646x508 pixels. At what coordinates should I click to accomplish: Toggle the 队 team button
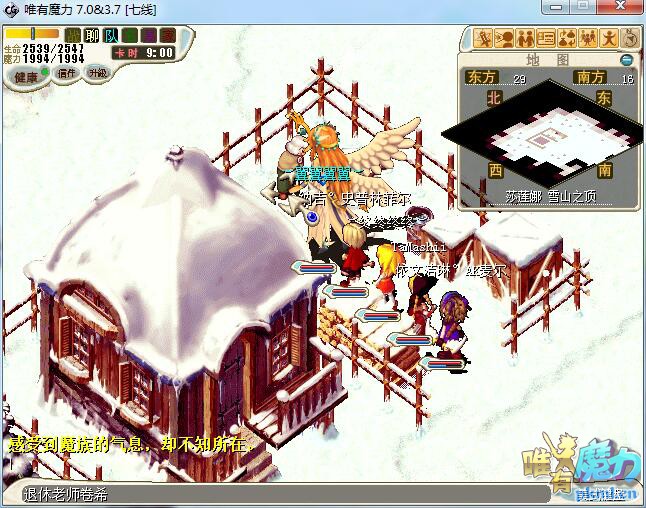(x=110, y=35)
